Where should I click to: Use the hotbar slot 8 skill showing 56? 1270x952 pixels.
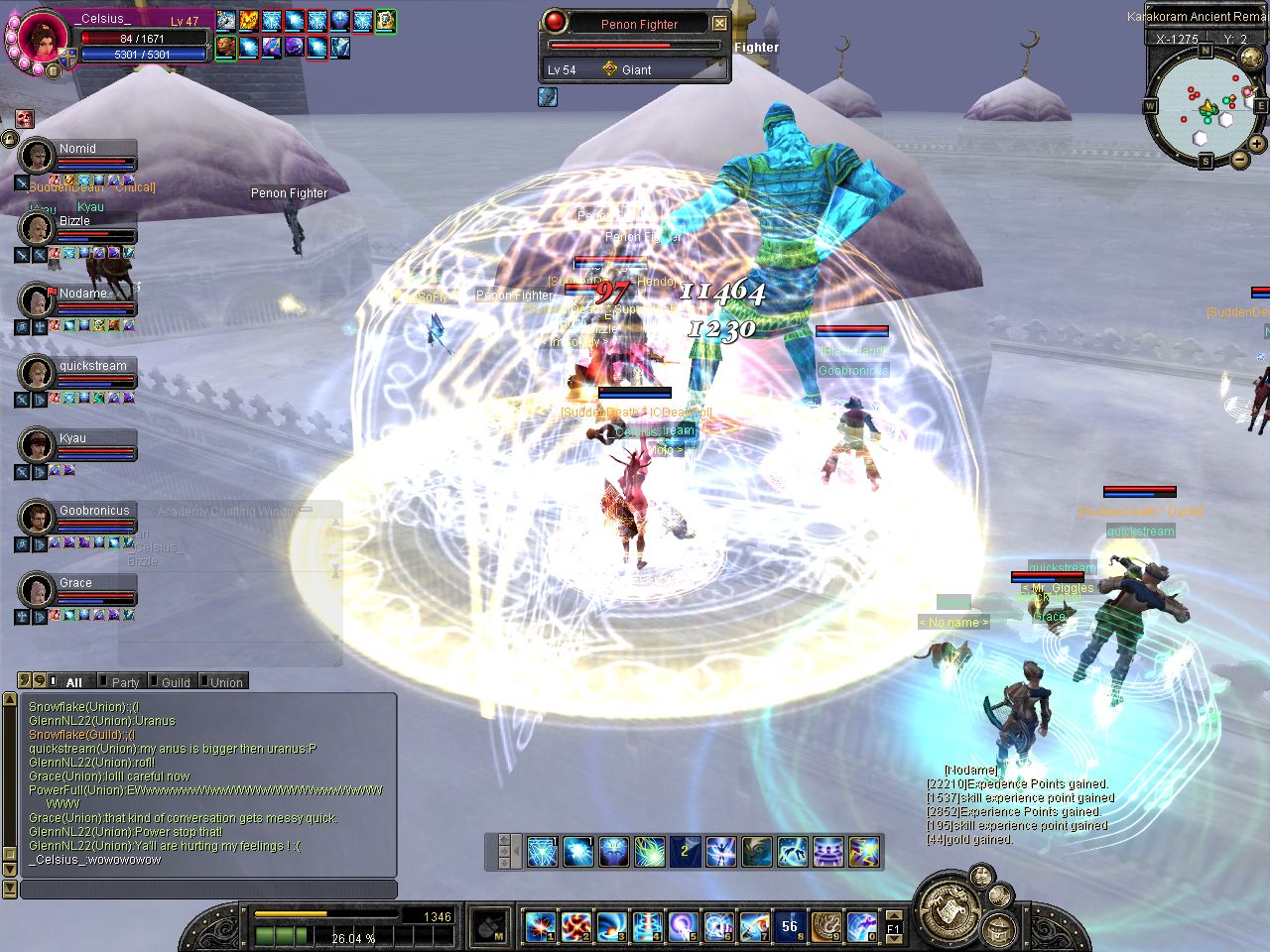[790, 927]
